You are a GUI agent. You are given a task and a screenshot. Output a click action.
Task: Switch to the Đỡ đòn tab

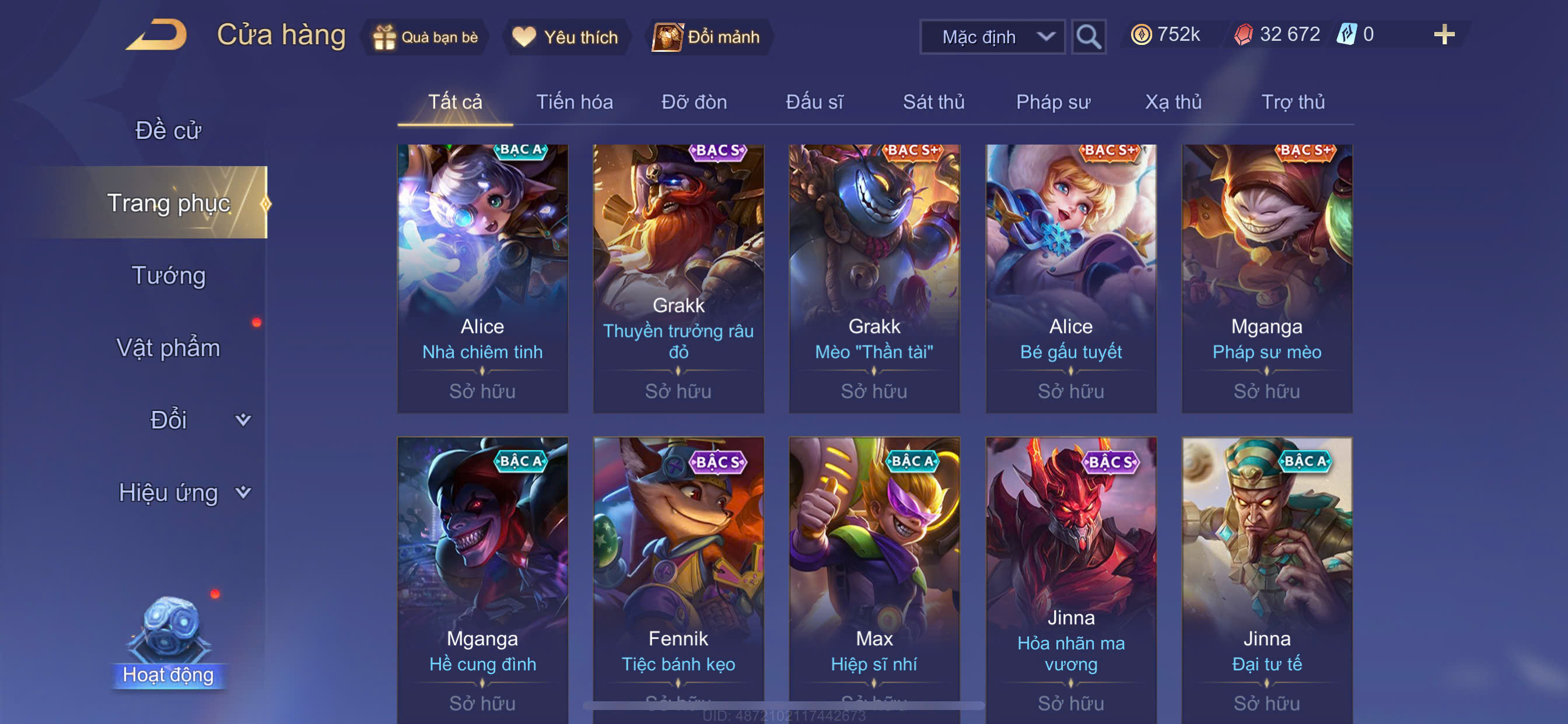[694, 101]
